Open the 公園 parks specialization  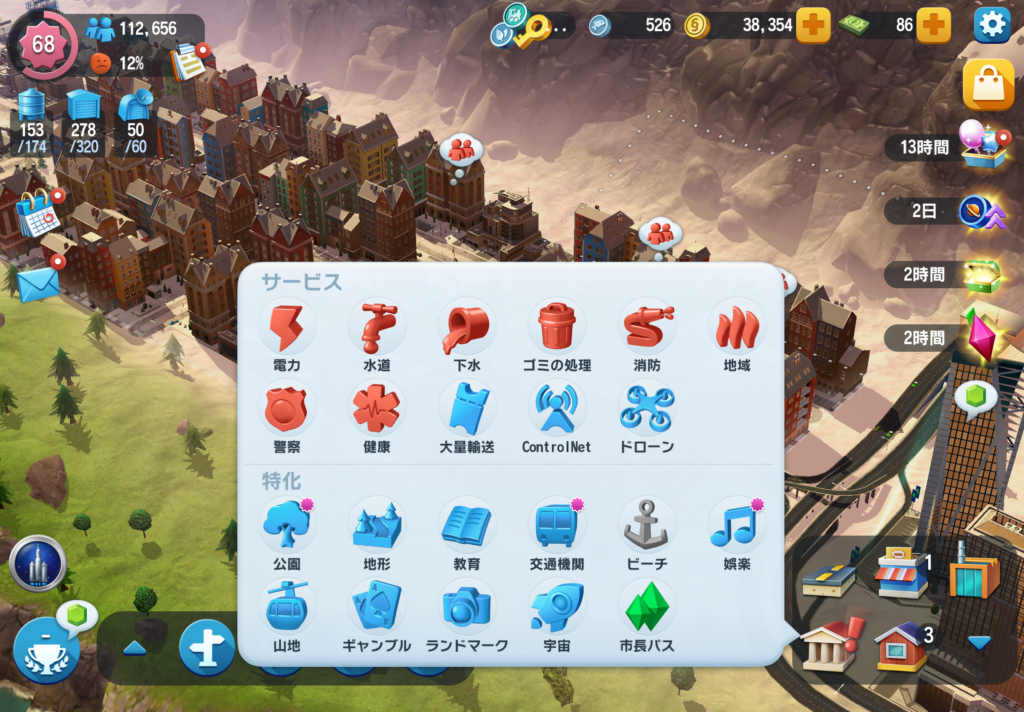click(287, 525)
